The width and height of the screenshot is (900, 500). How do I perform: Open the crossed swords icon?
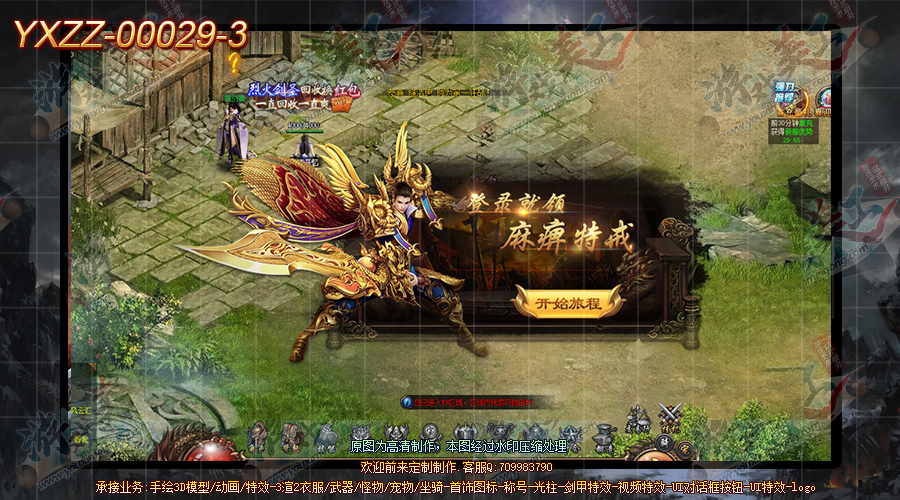(670, 416)
